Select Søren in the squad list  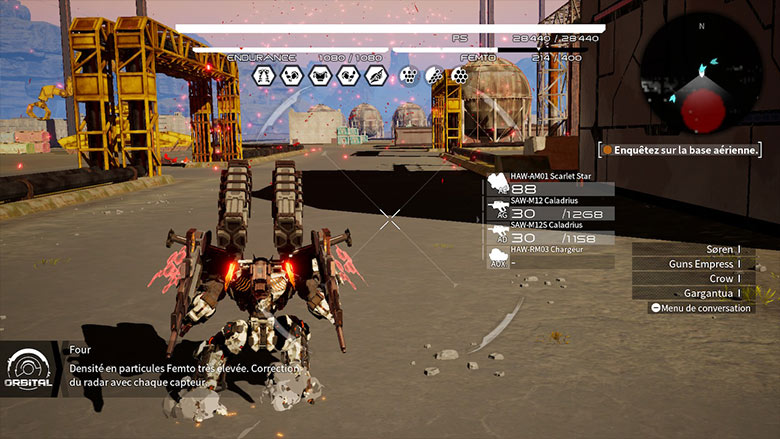[x=693, y=250]
